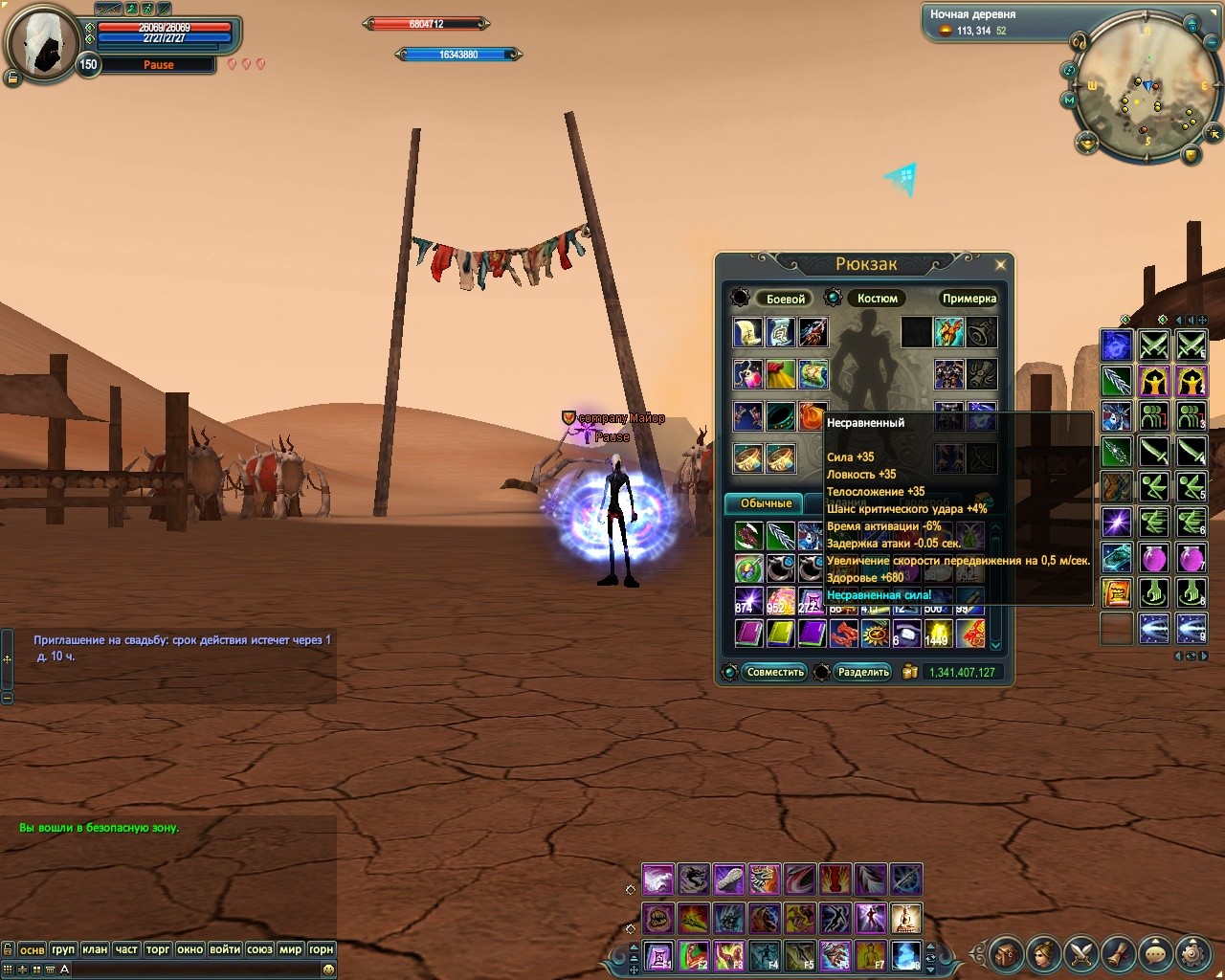Select the Боевой equipment set
Viewport: 1225px width, 980px height.
(785, 299)
